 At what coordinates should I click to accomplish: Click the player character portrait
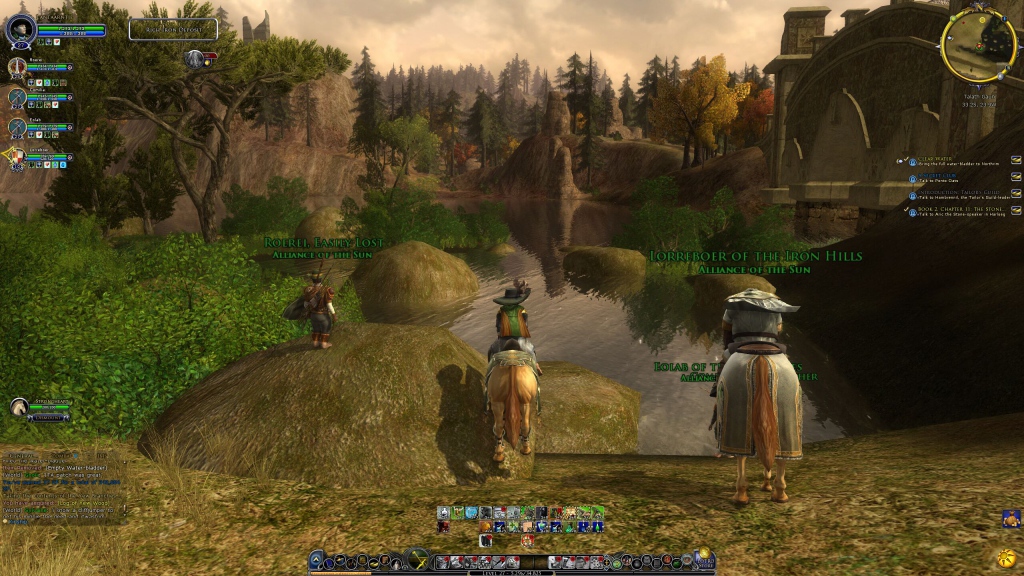pos(21,30)
